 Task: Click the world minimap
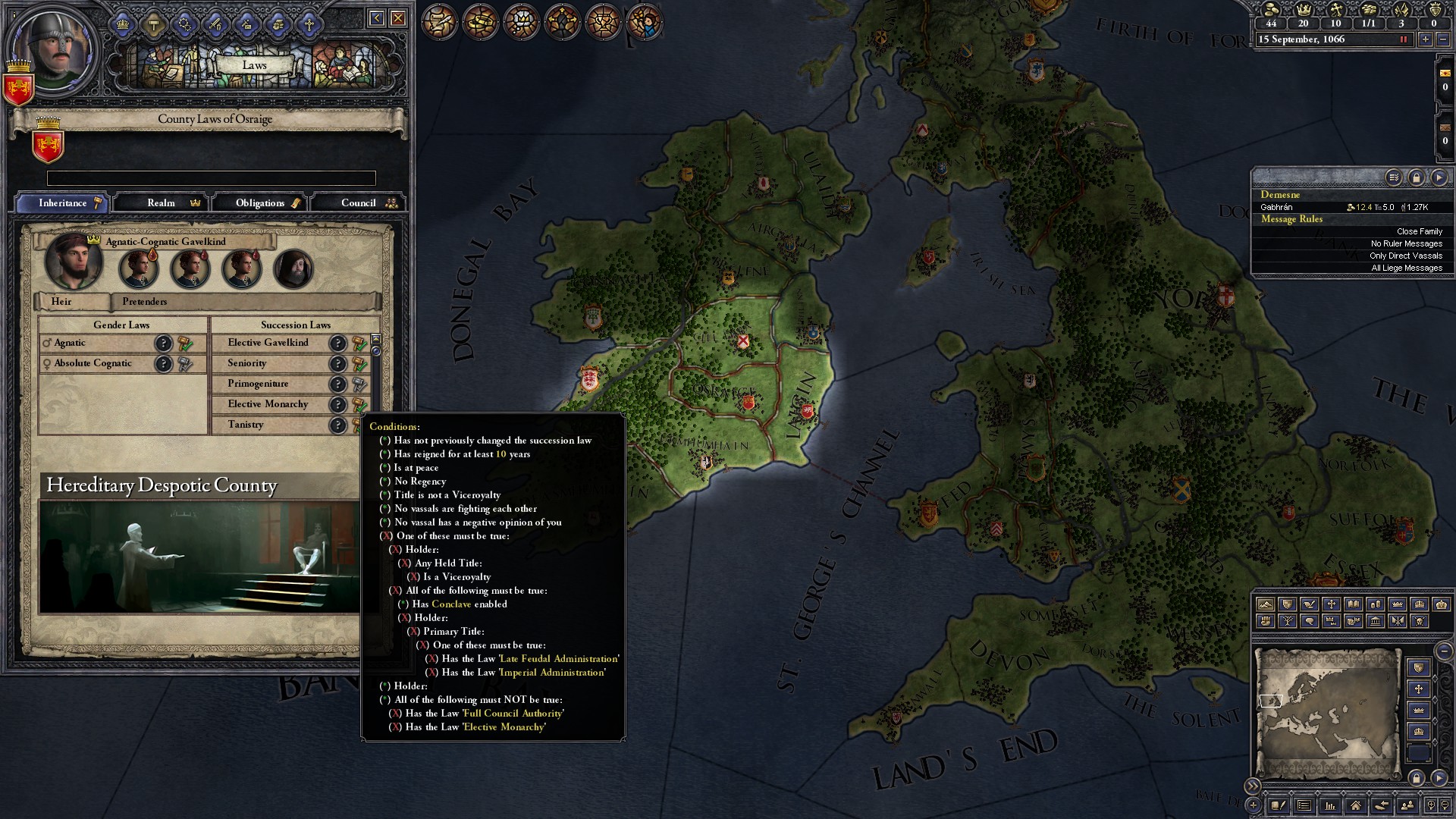click(1327, 713)
